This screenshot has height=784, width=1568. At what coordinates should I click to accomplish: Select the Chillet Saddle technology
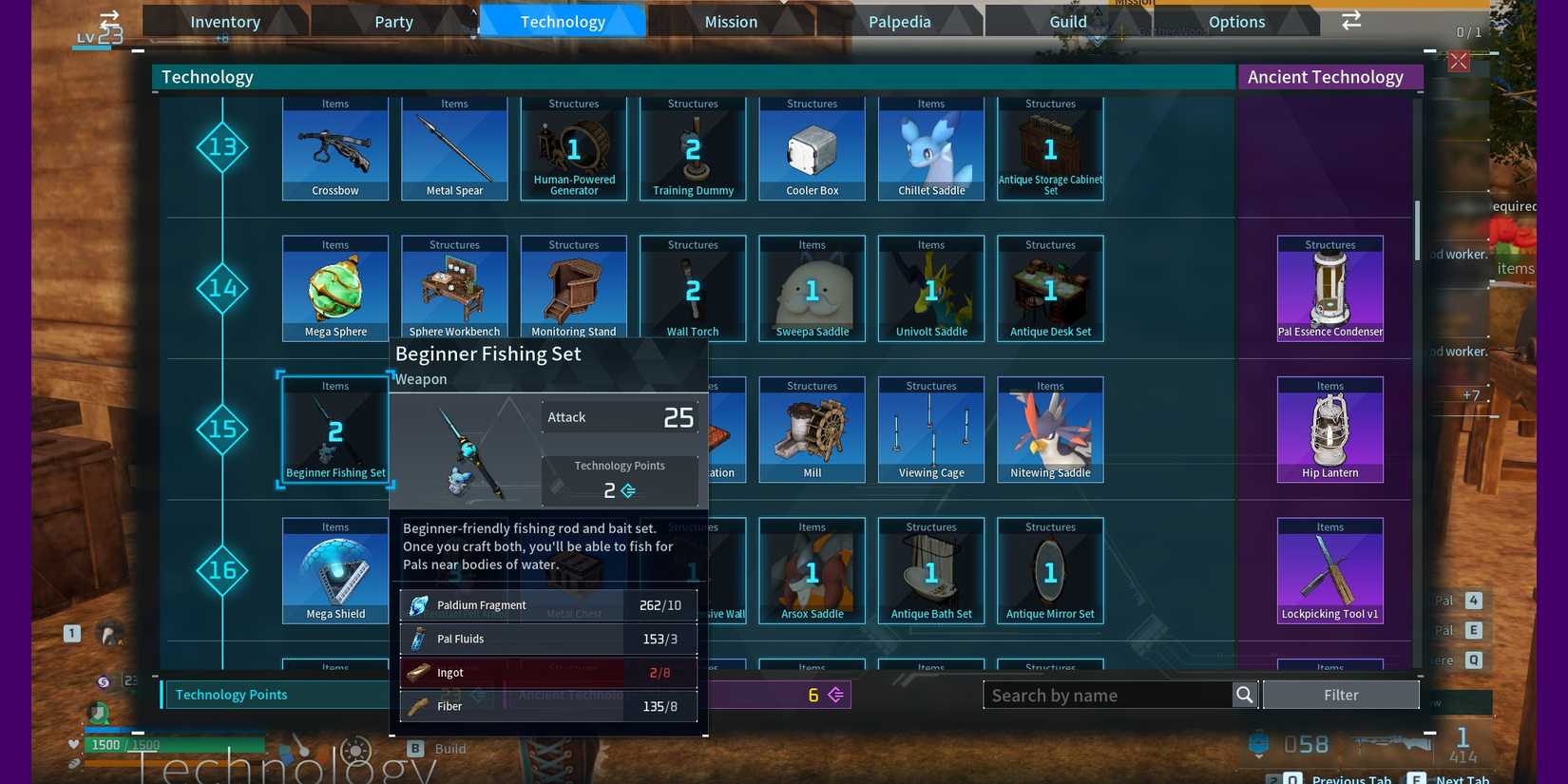click(930, 147)
